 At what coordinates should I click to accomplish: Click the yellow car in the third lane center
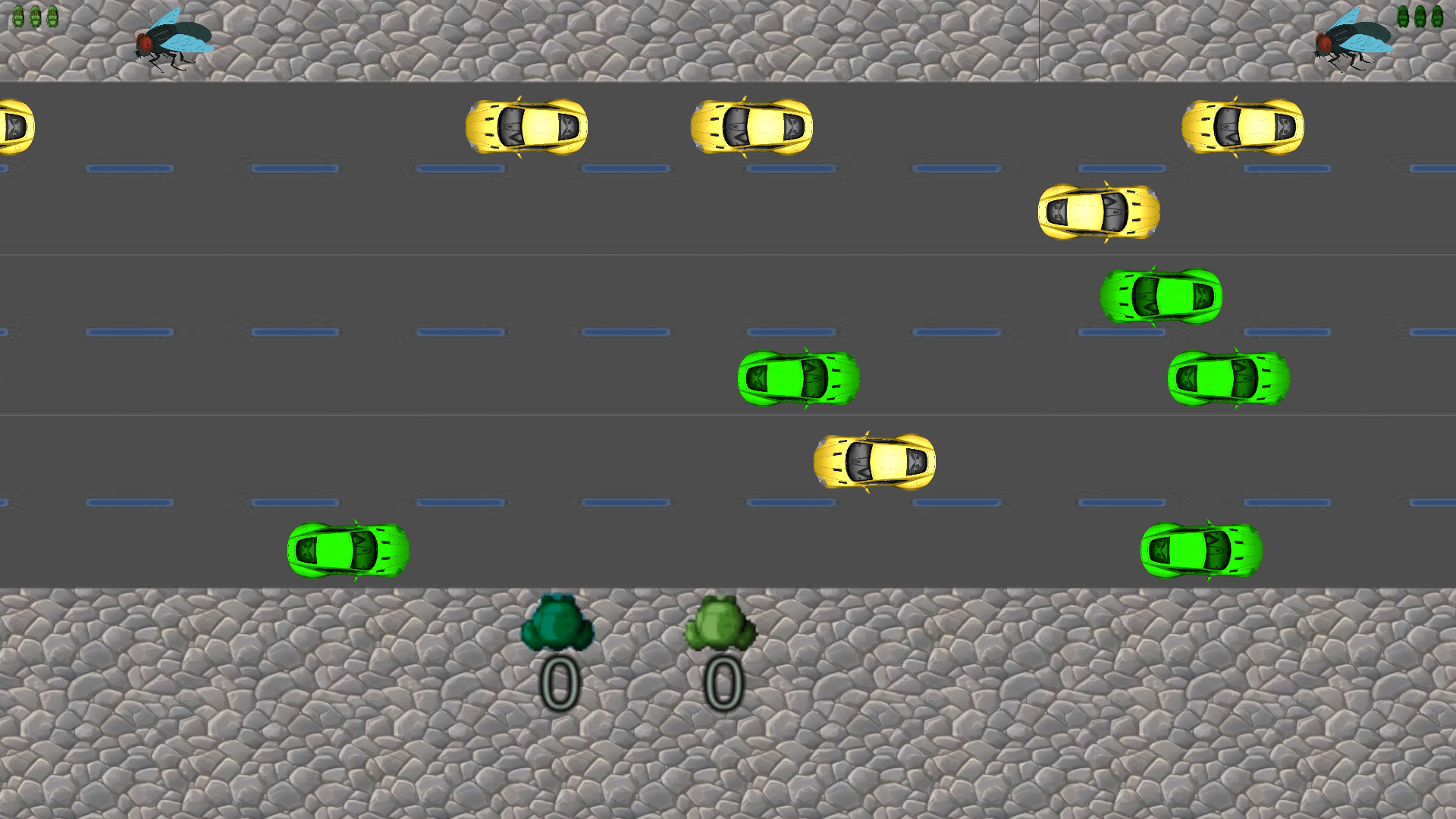pyautogui.click(x=874, y=460)
